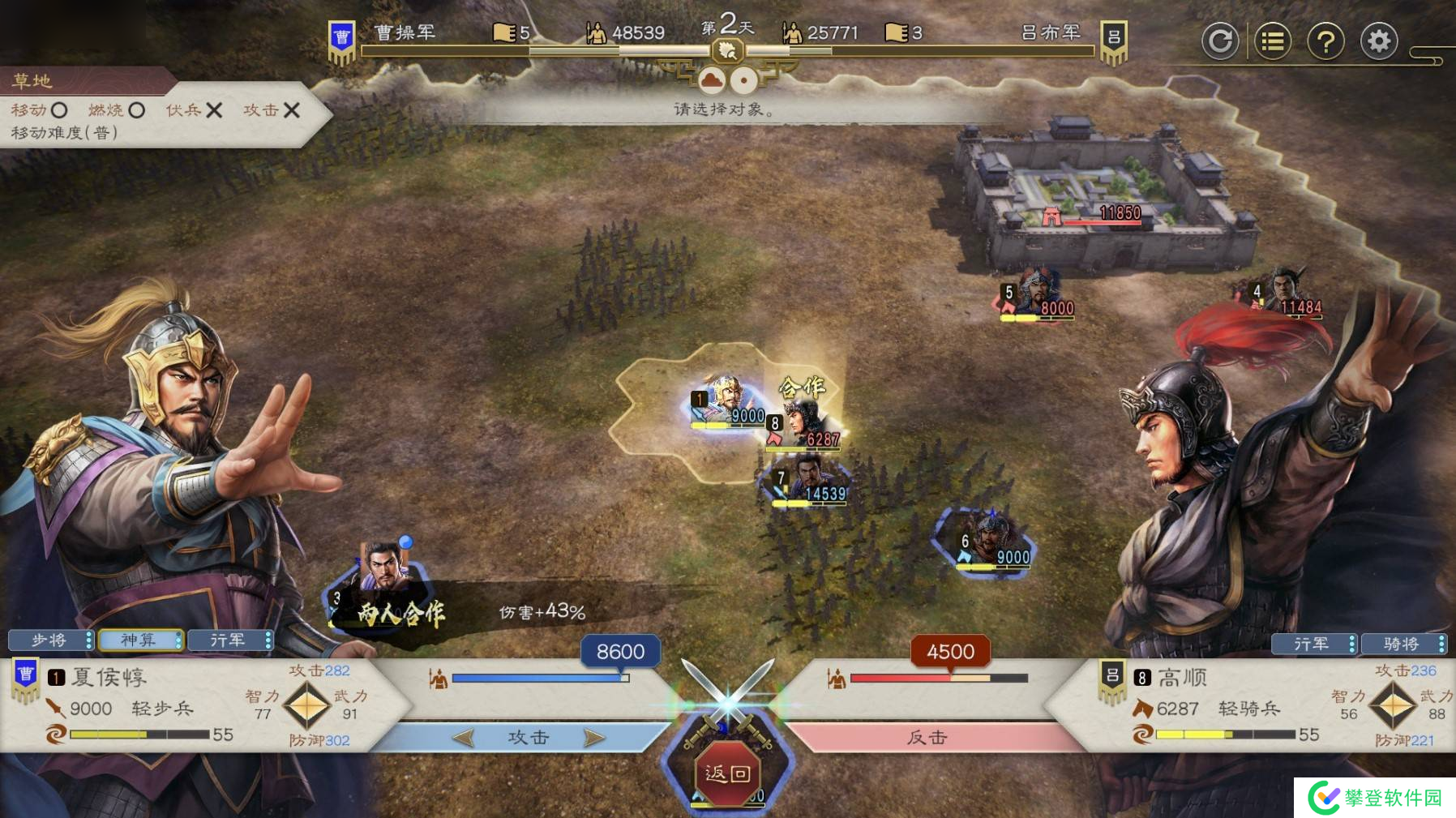Click the circular rotate/refresh icon top right
Screen dimensions: 1456x818
(x=1222, y=41)
